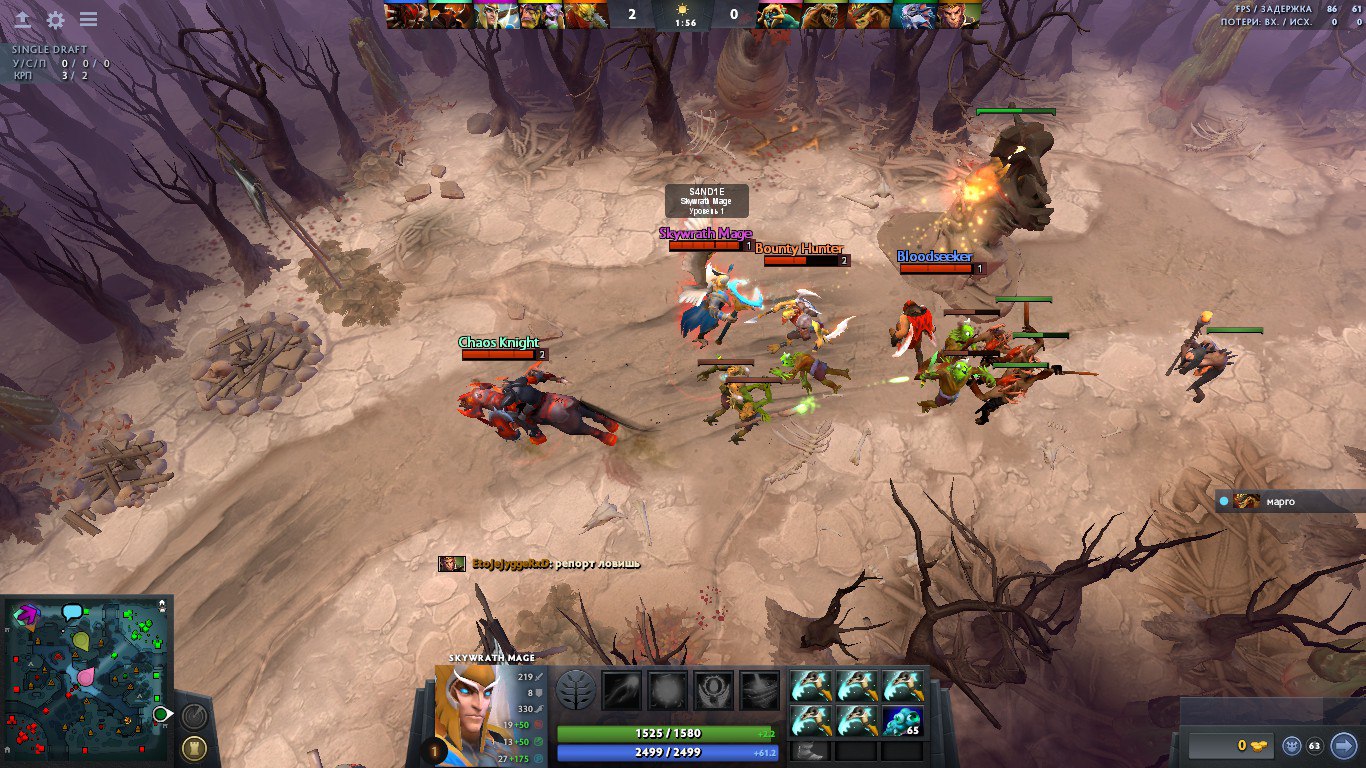The width and height of the screenshot is (1366, 768).
Task: Use the blue item with 65 charges
Action: tap(902, 720)
